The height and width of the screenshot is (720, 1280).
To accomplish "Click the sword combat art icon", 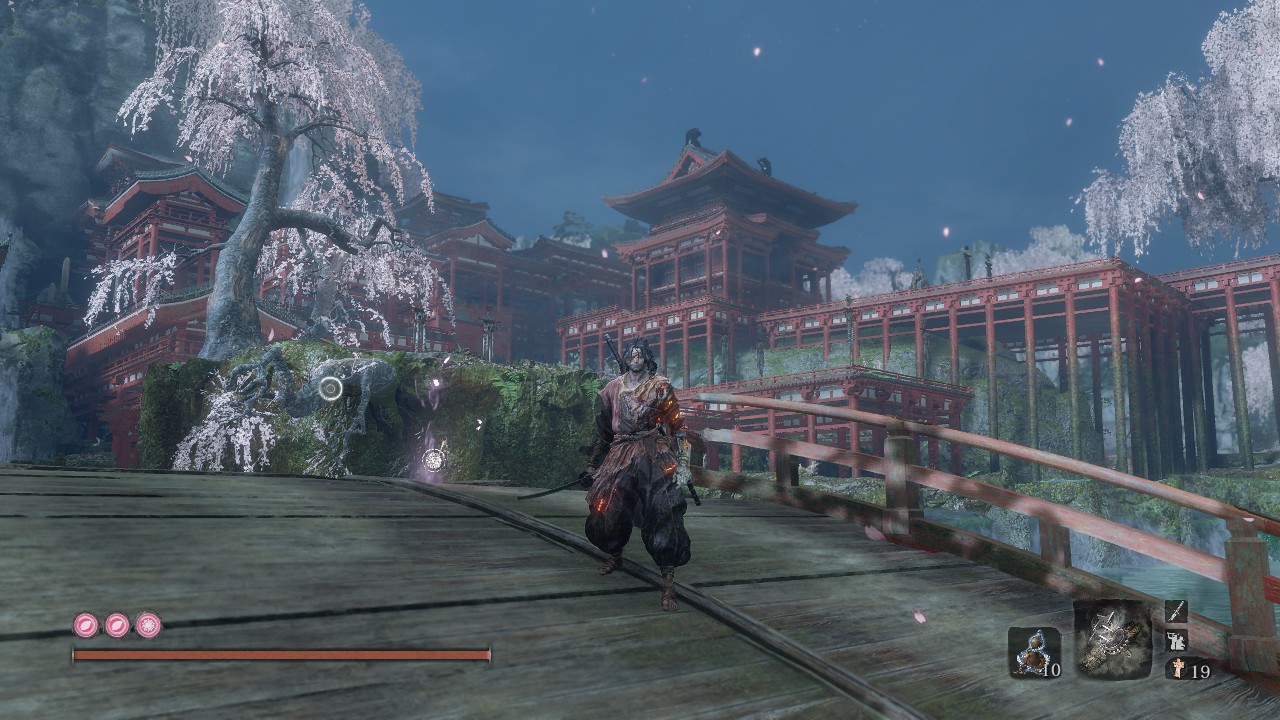I will 1176,612.
